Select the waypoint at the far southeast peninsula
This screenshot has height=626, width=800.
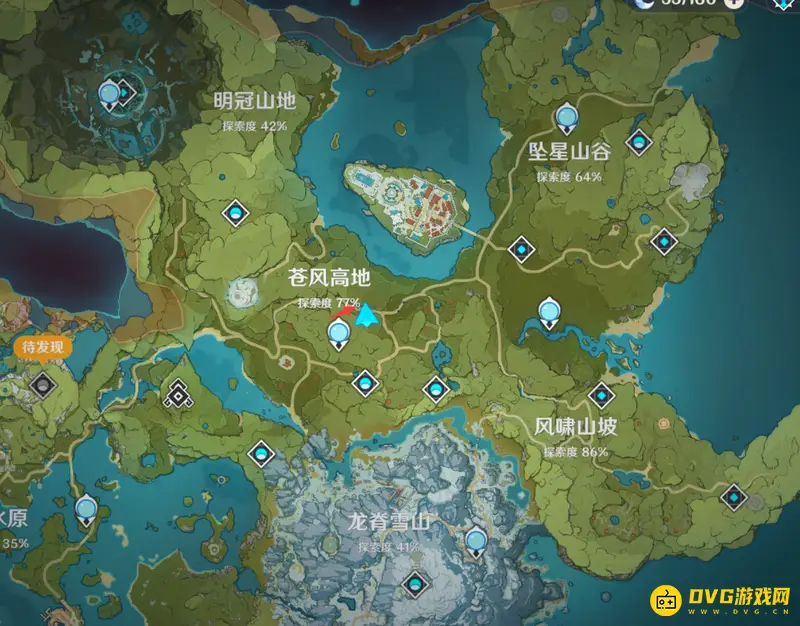tap(735, 494)
